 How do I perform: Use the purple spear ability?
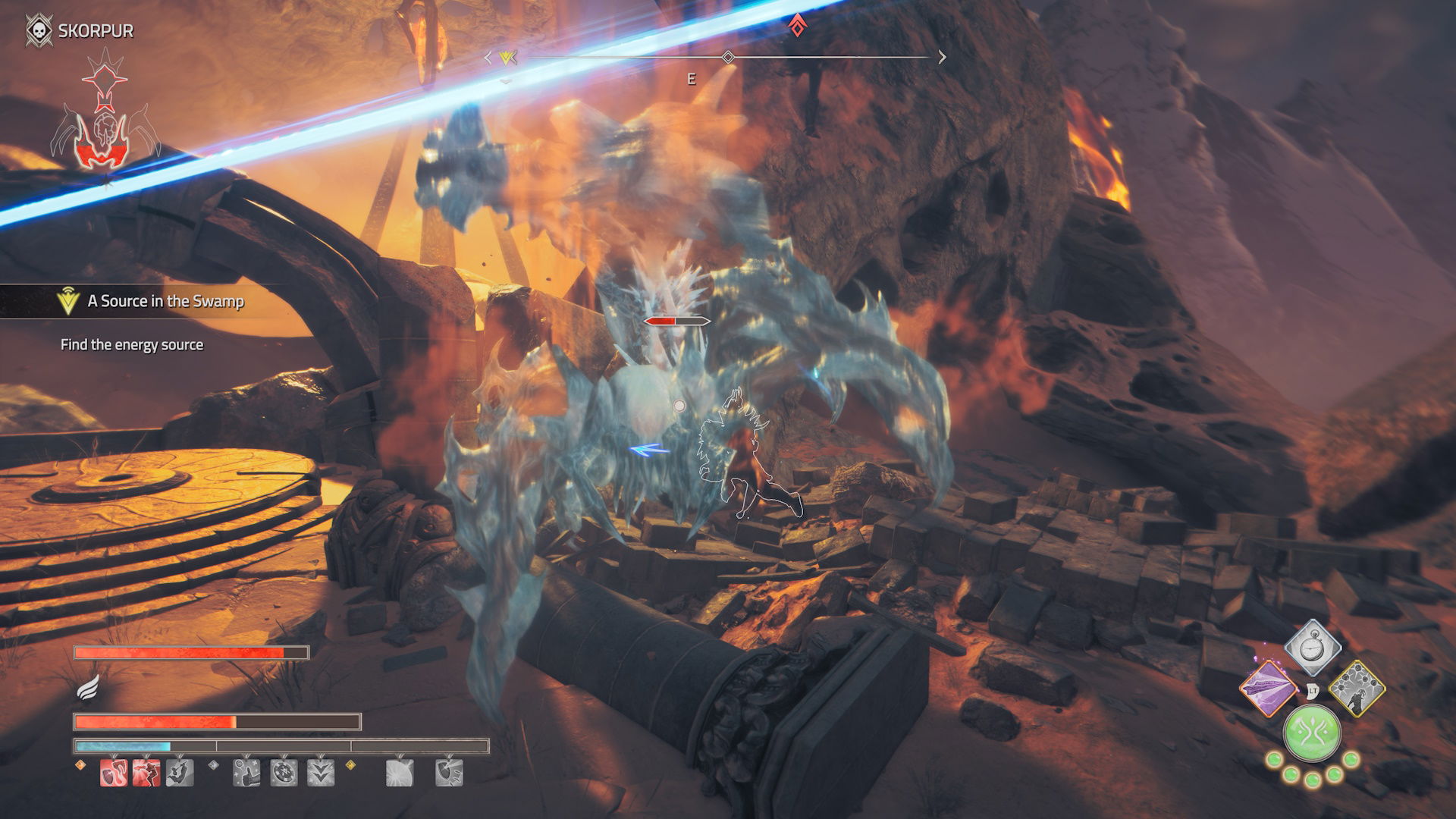pos(1267,689)
